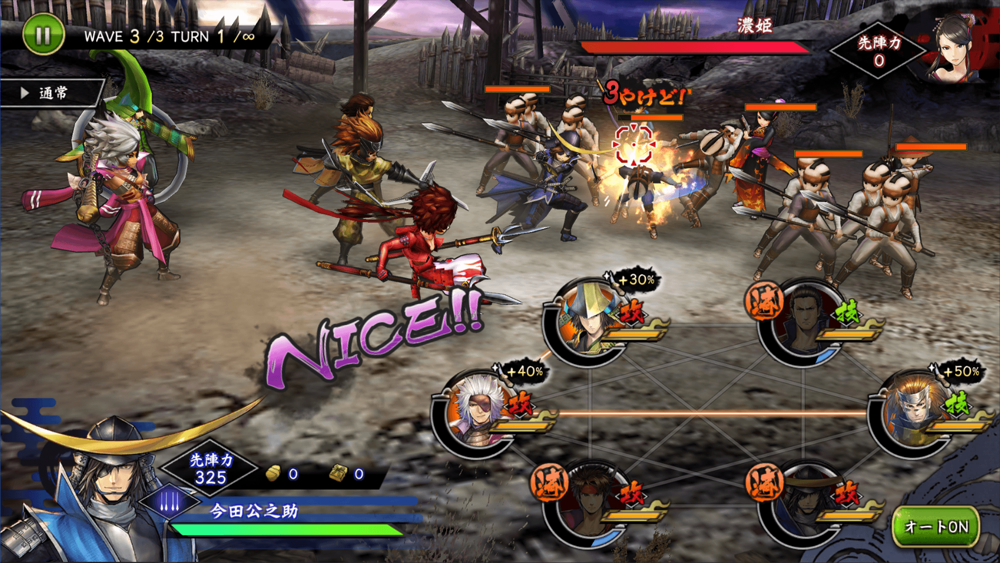Choose the white-haired eyepatch warrior with +40%
This screenshot has height=563, width=1000.
point(476,412)
